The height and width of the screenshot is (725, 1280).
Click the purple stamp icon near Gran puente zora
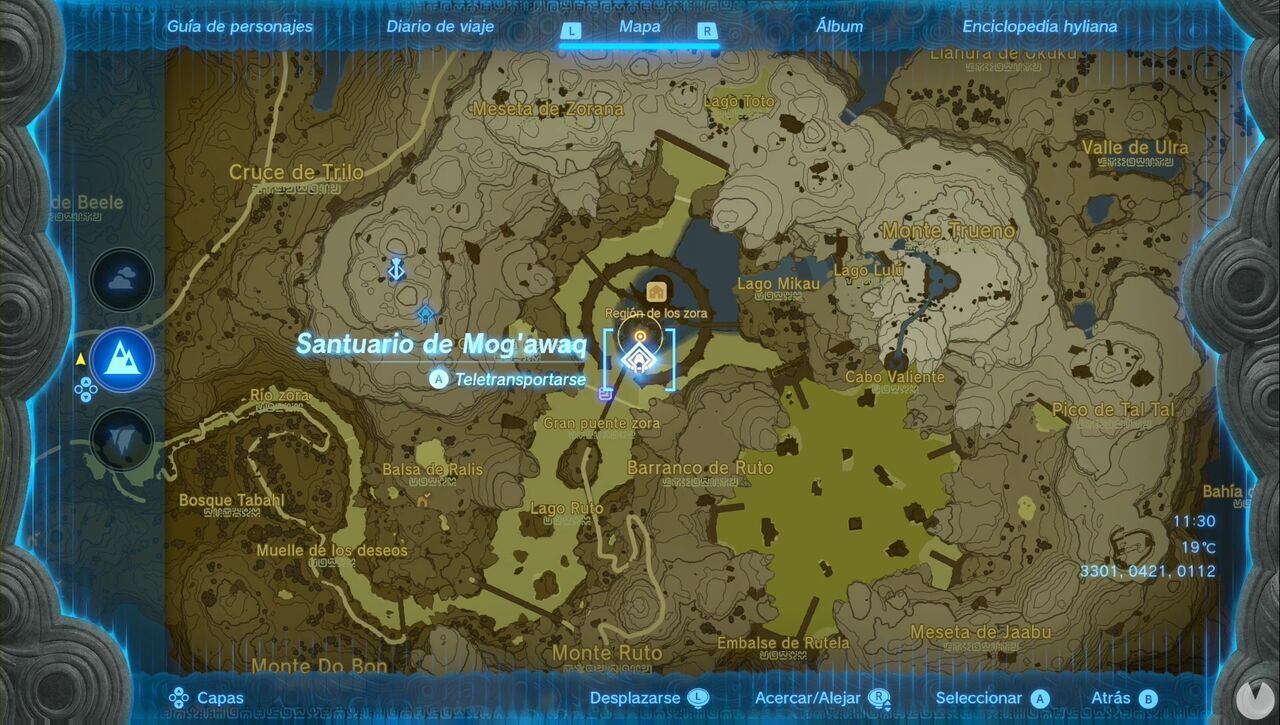pos(604,394)
